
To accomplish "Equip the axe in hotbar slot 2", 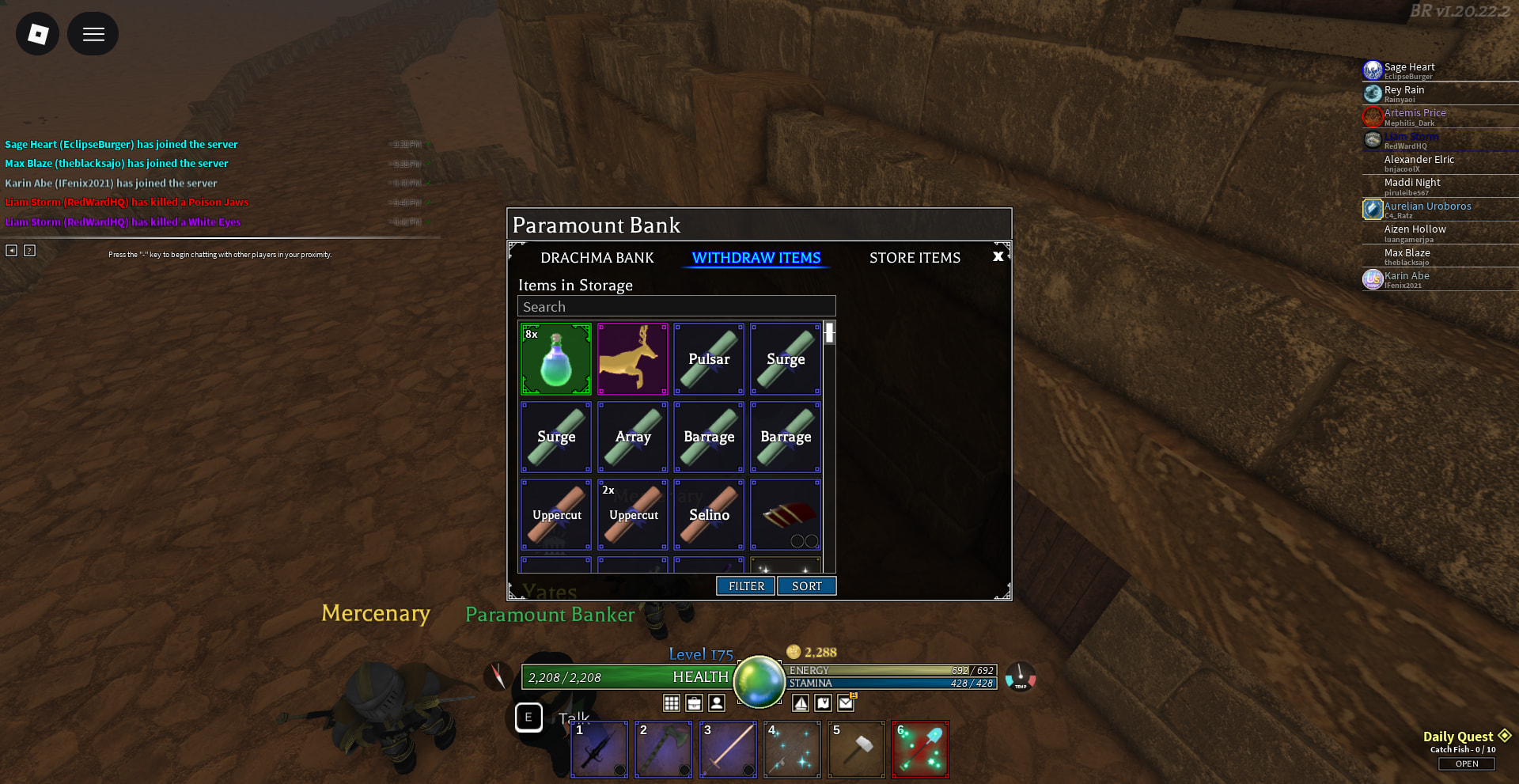I will tap(663, 749).
